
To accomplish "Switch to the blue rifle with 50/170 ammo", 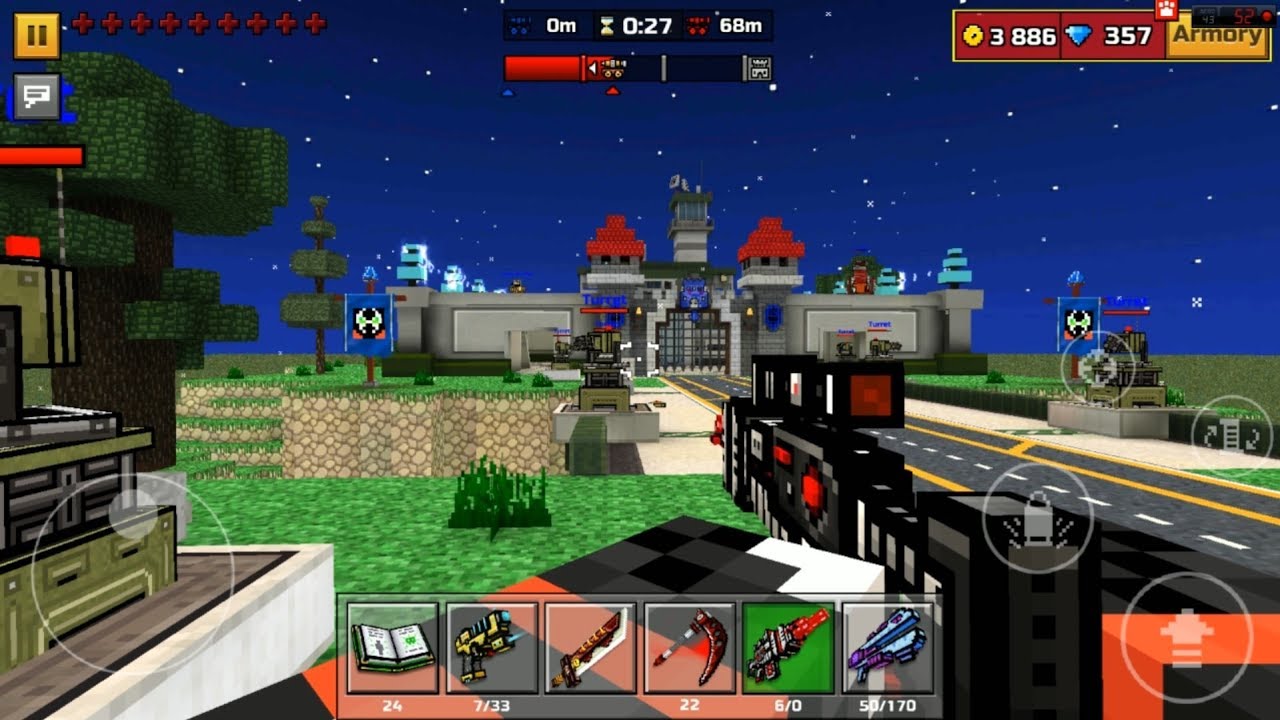I will 885,645.
